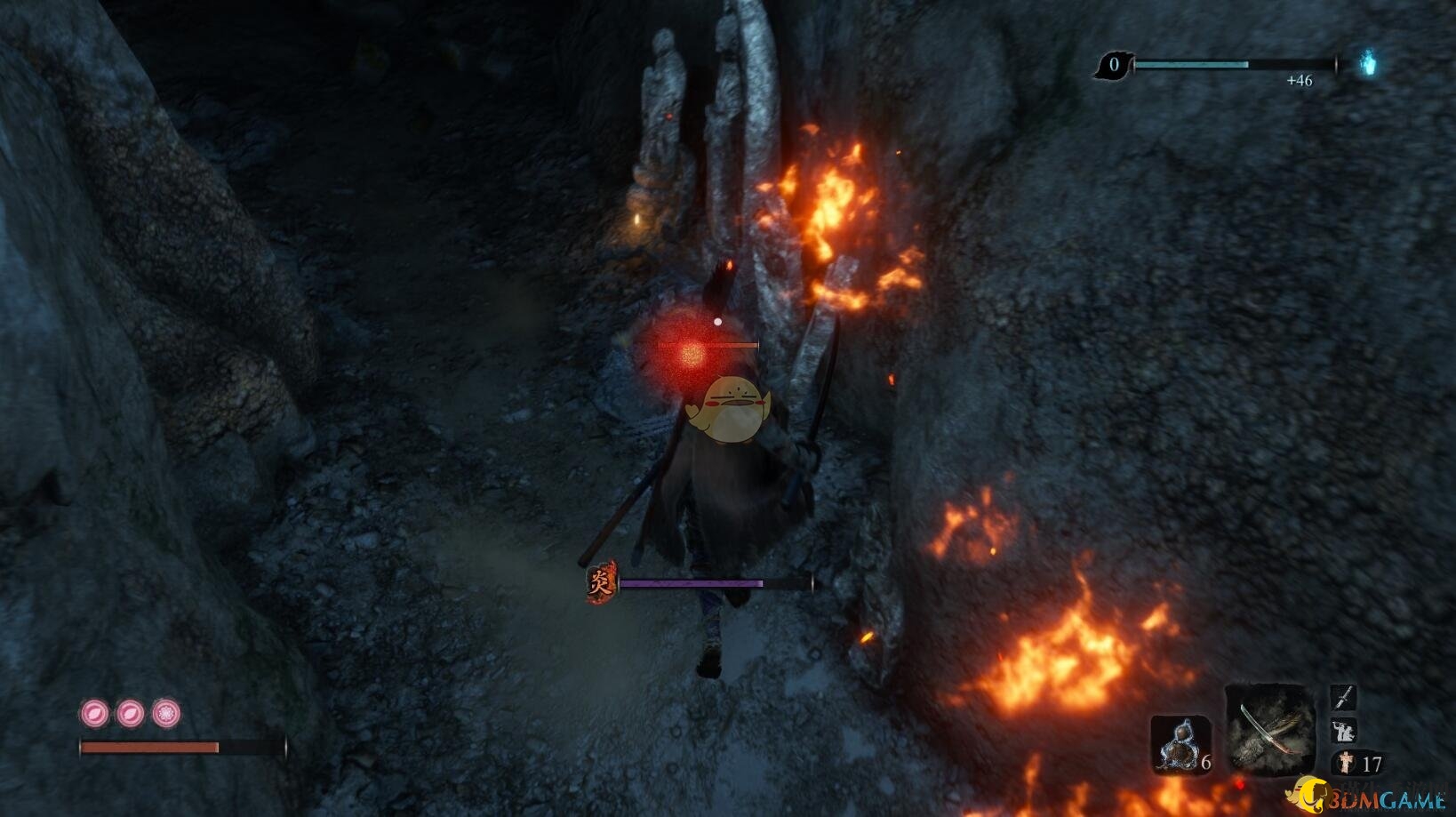
Task: Activate the equipped prosthetic blade tool slot
Action: (x=1269, y=730)
